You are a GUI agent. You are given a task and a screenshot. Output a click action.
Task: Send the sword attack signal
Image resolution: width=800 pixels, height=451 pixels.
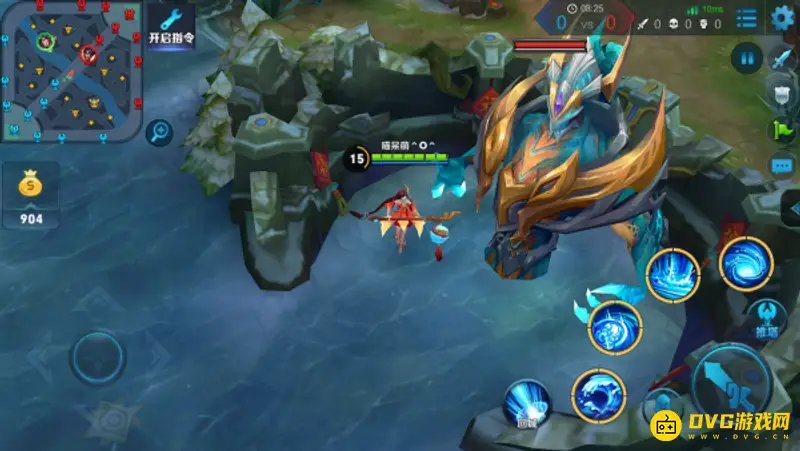781,58
